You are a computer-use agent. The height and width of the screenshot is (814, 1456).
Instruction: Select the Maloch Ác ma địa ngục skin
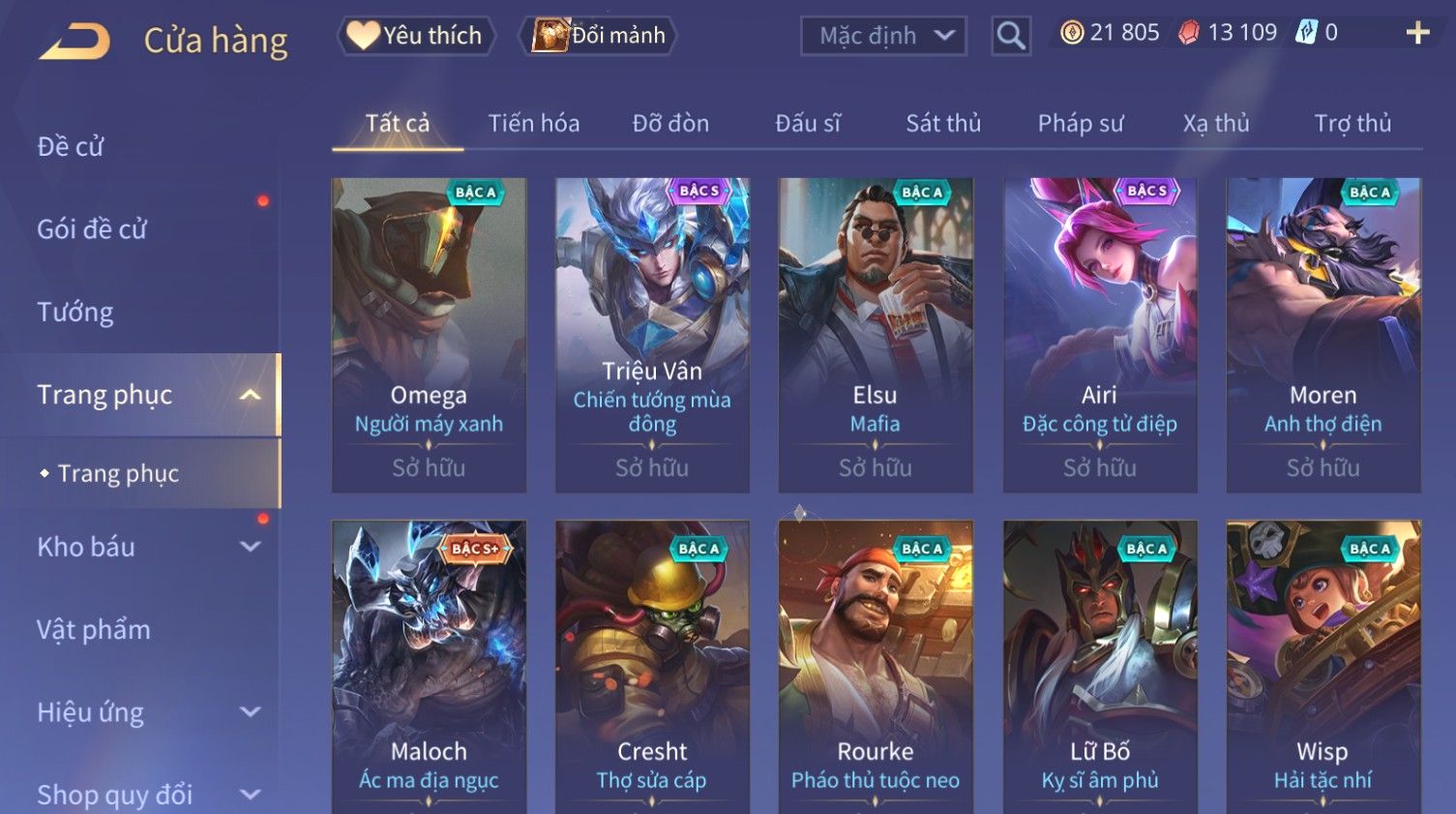coord(429,666)
